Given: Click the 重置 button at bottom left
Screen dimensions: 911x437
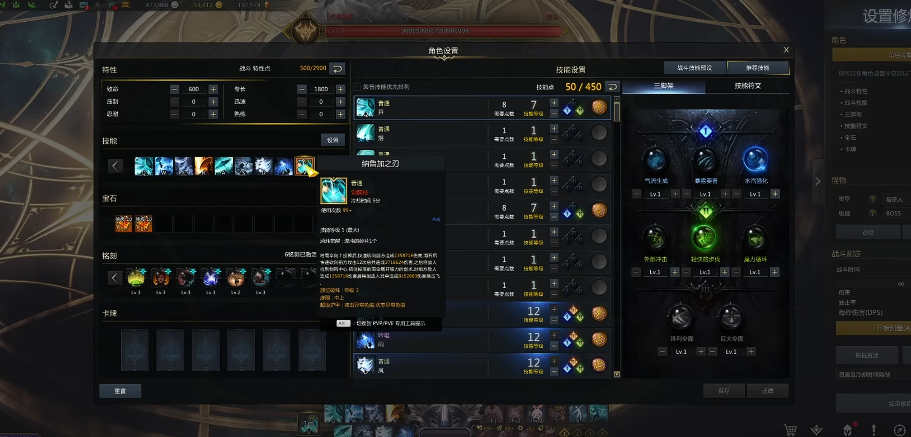Looking at the screenshot, I should (x=119, y=390).
